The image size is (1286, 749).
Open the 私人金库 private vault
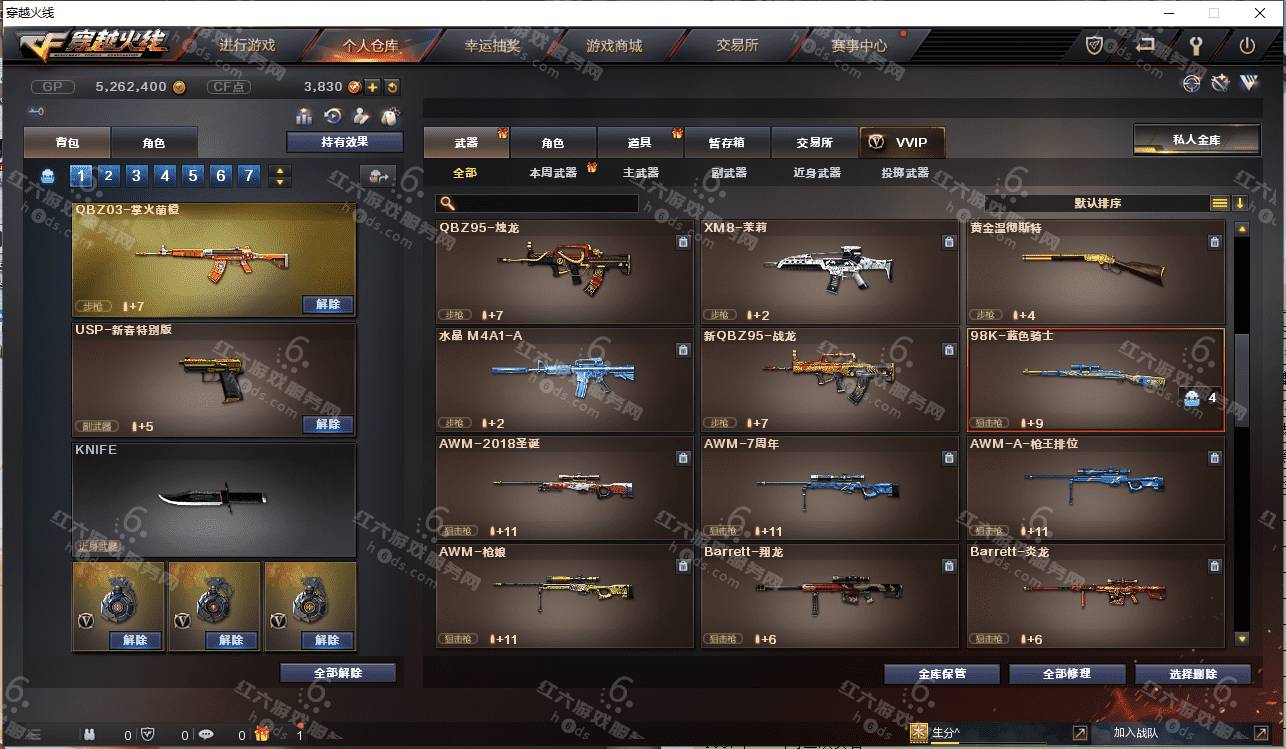(x=1195, y=140)
